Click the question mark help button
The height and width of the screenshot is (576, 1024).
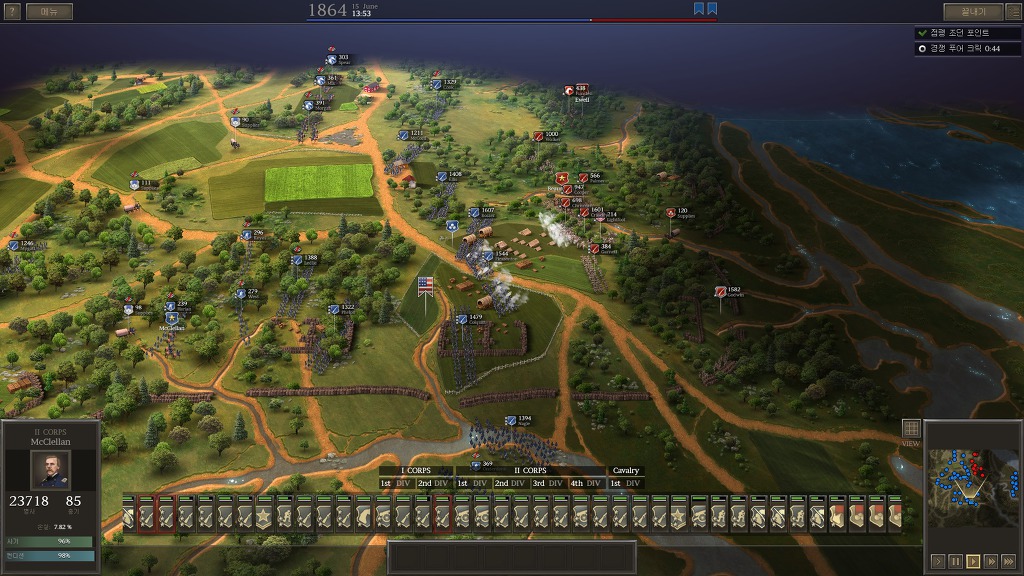coord(12,12)
